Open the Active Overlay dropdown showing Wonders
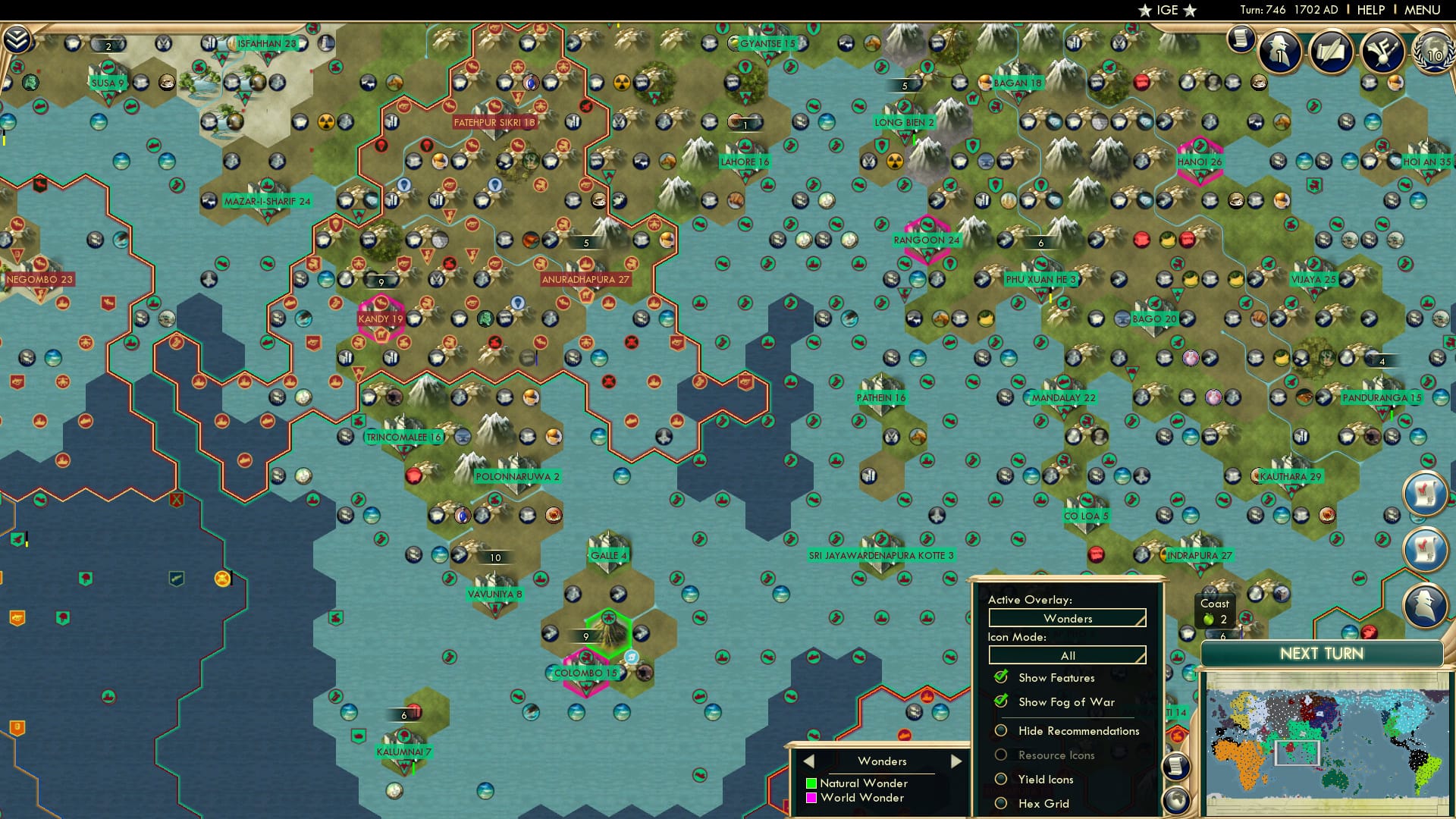 tap(1066, 618)
